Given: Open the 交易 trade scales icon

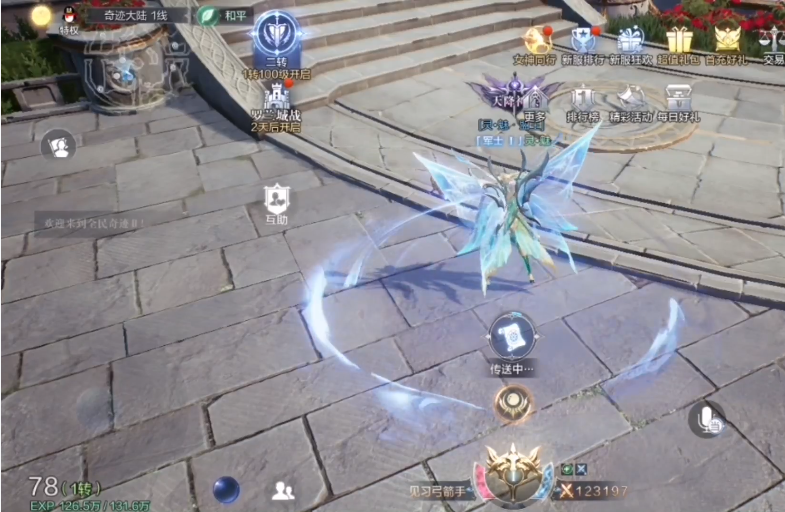Looking at the screenshot, I should [772, 41].
